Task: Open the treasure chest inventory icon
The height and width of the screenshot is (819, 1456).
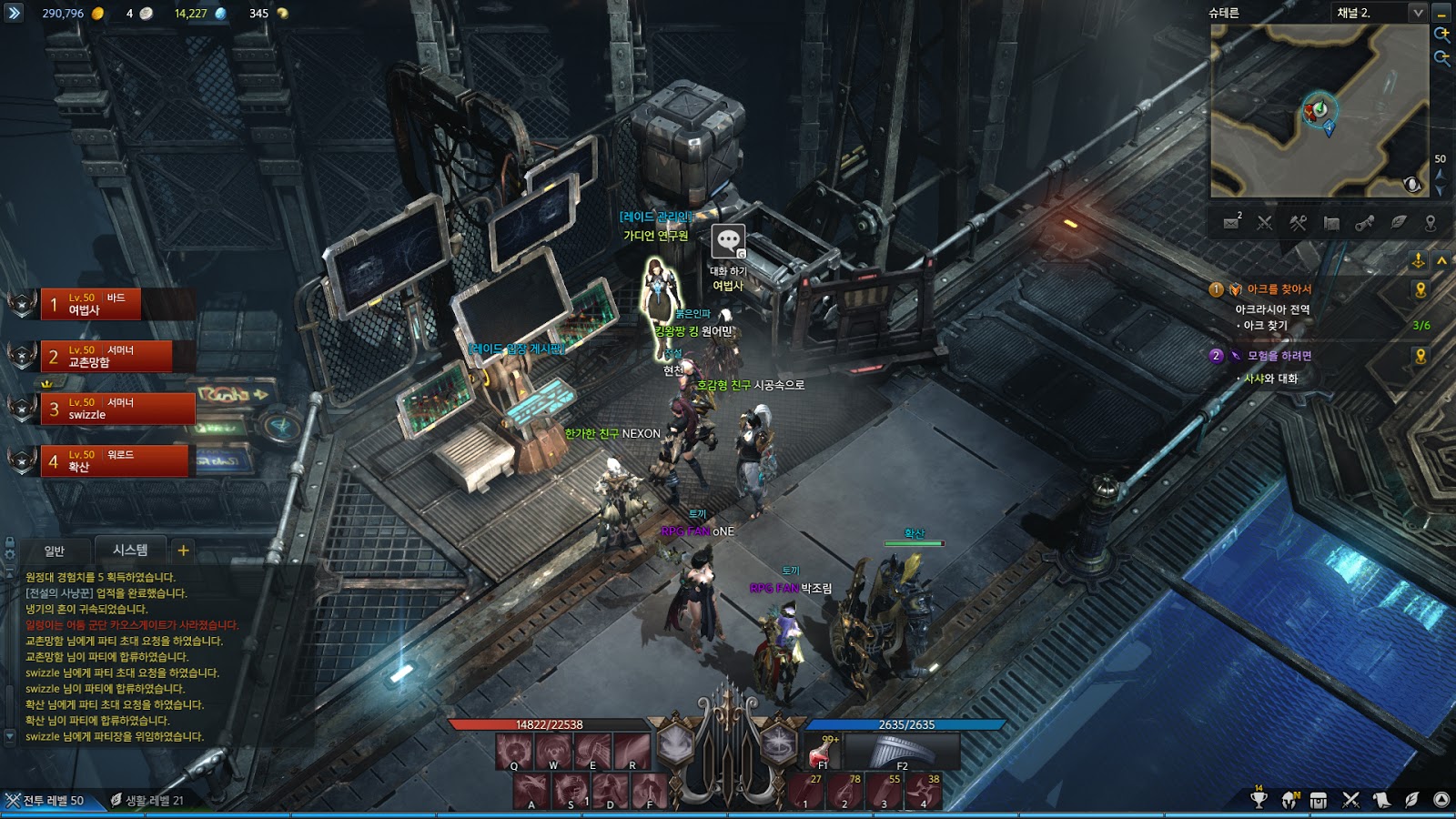Action: [x=1319, y=800]
